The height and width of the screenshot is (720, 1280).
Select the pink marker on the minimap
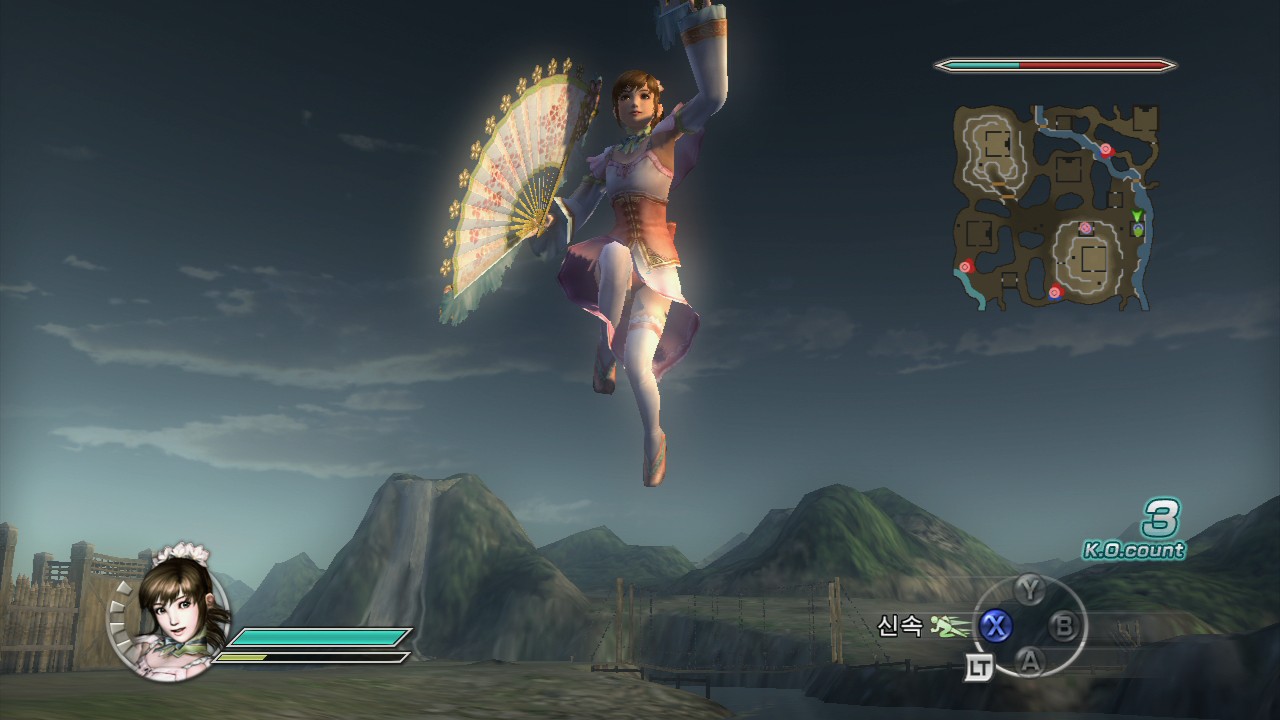tap(1085, 228)
